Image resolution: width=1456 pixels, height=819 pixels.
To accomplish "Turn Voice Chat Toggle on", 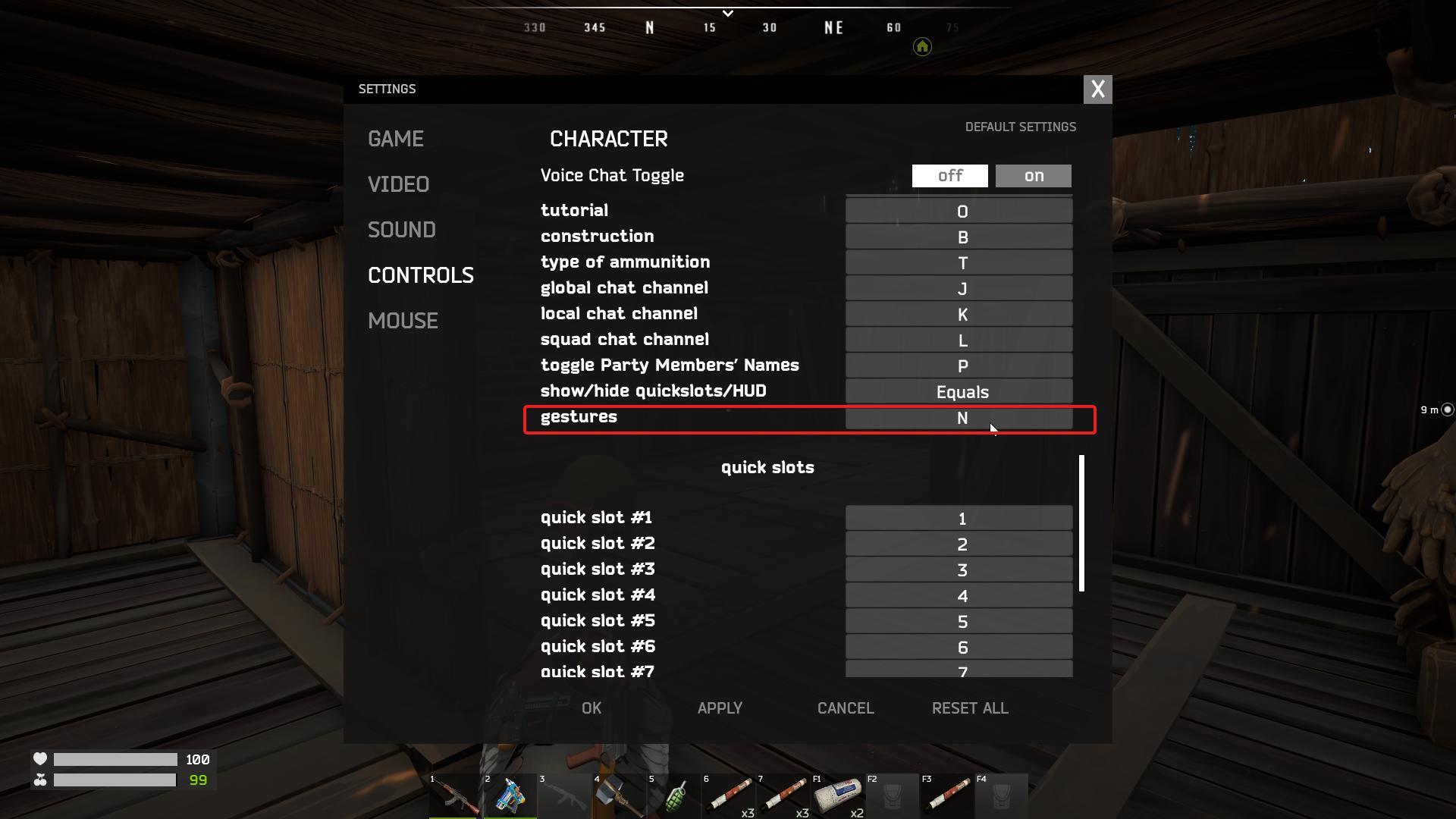I will pyautogui.click(x=1033, y=175).
